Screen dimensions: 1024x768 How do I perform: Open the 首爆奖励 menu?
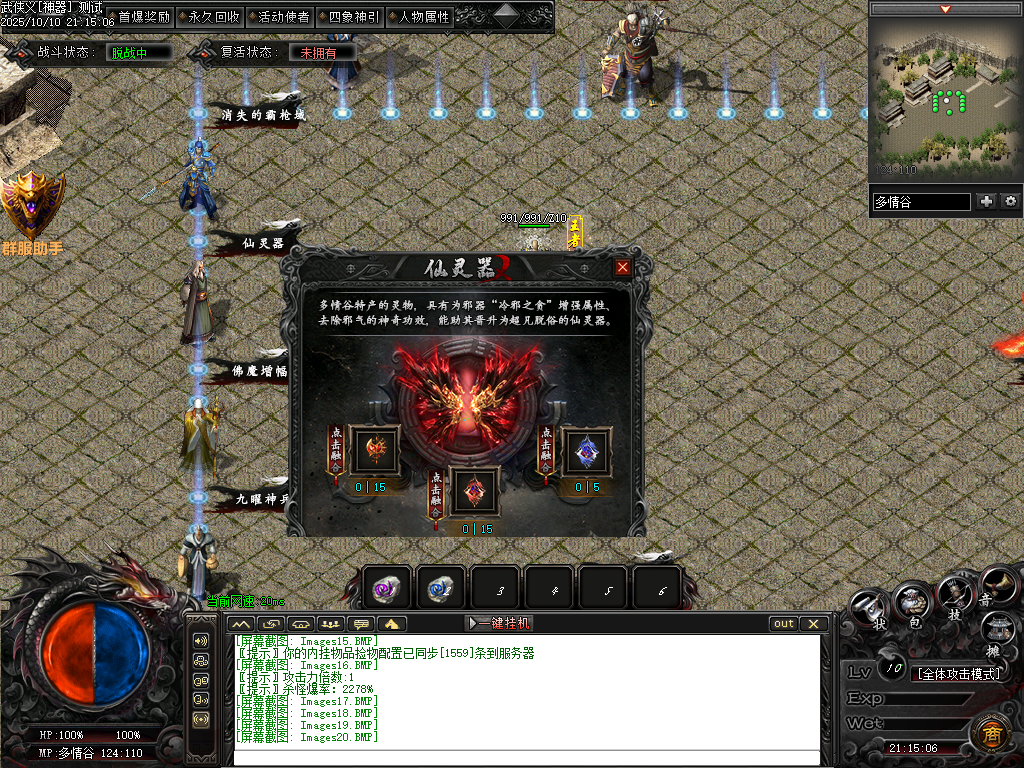[143, 17]
